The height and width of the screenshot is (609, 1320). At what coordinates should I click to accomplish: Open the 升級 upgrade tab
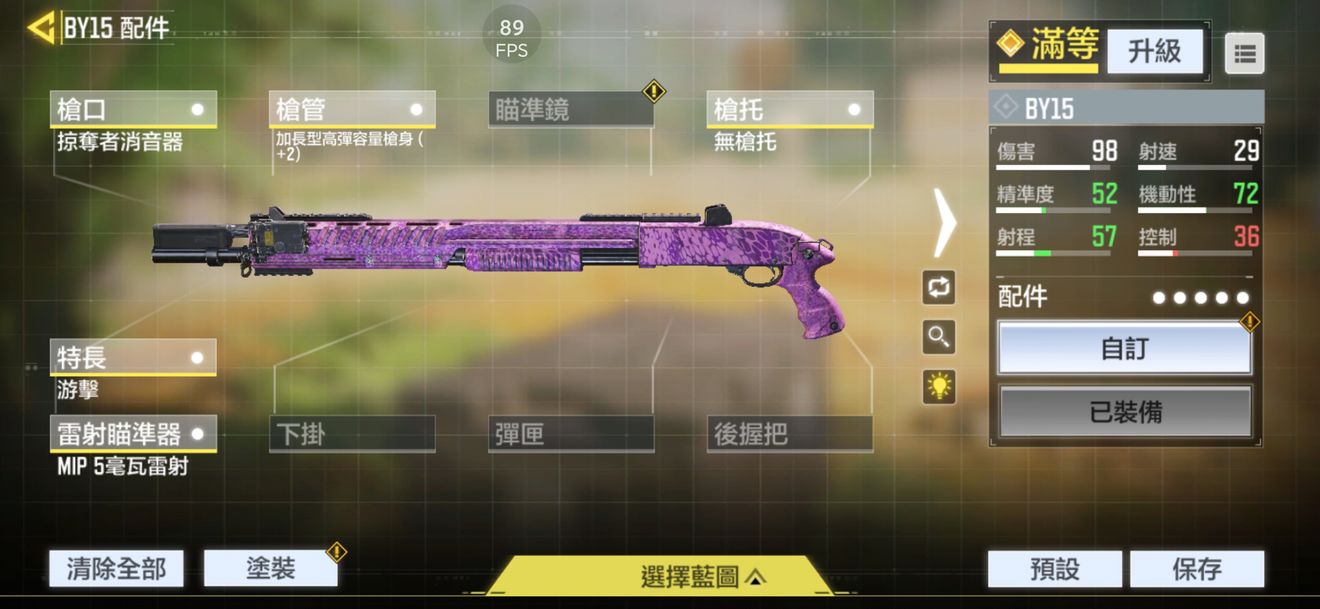pos(1154,51)
